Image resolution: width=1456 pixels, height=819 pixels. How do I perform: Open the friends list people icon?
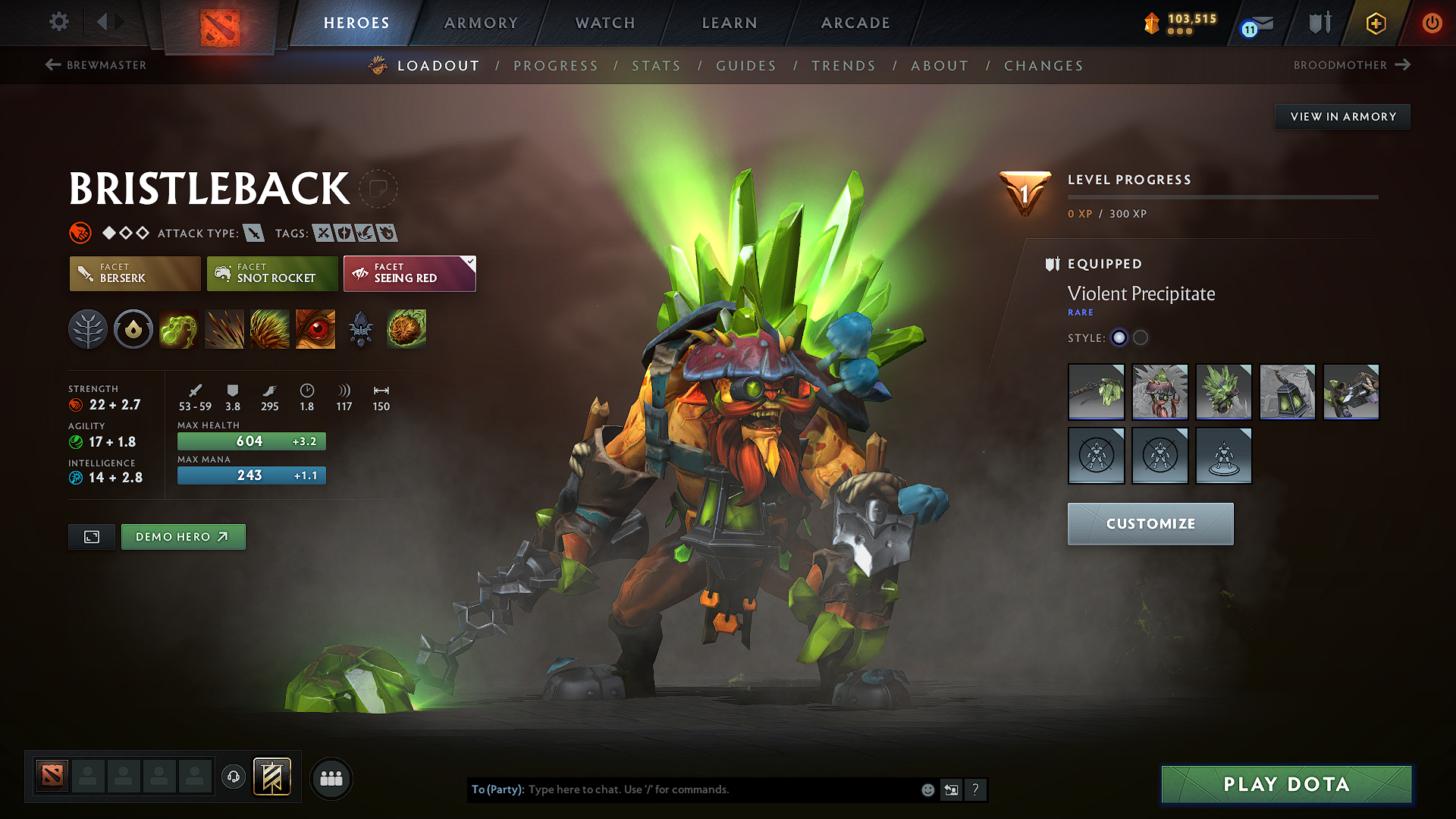(331, 778)
